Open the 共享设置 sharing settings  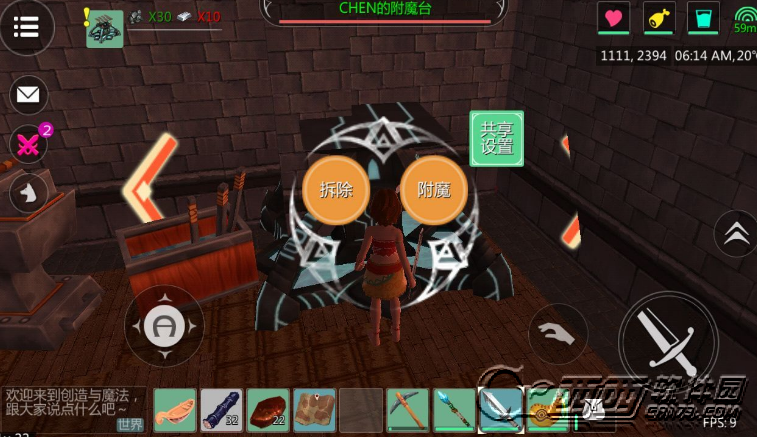tap(497, 138)
